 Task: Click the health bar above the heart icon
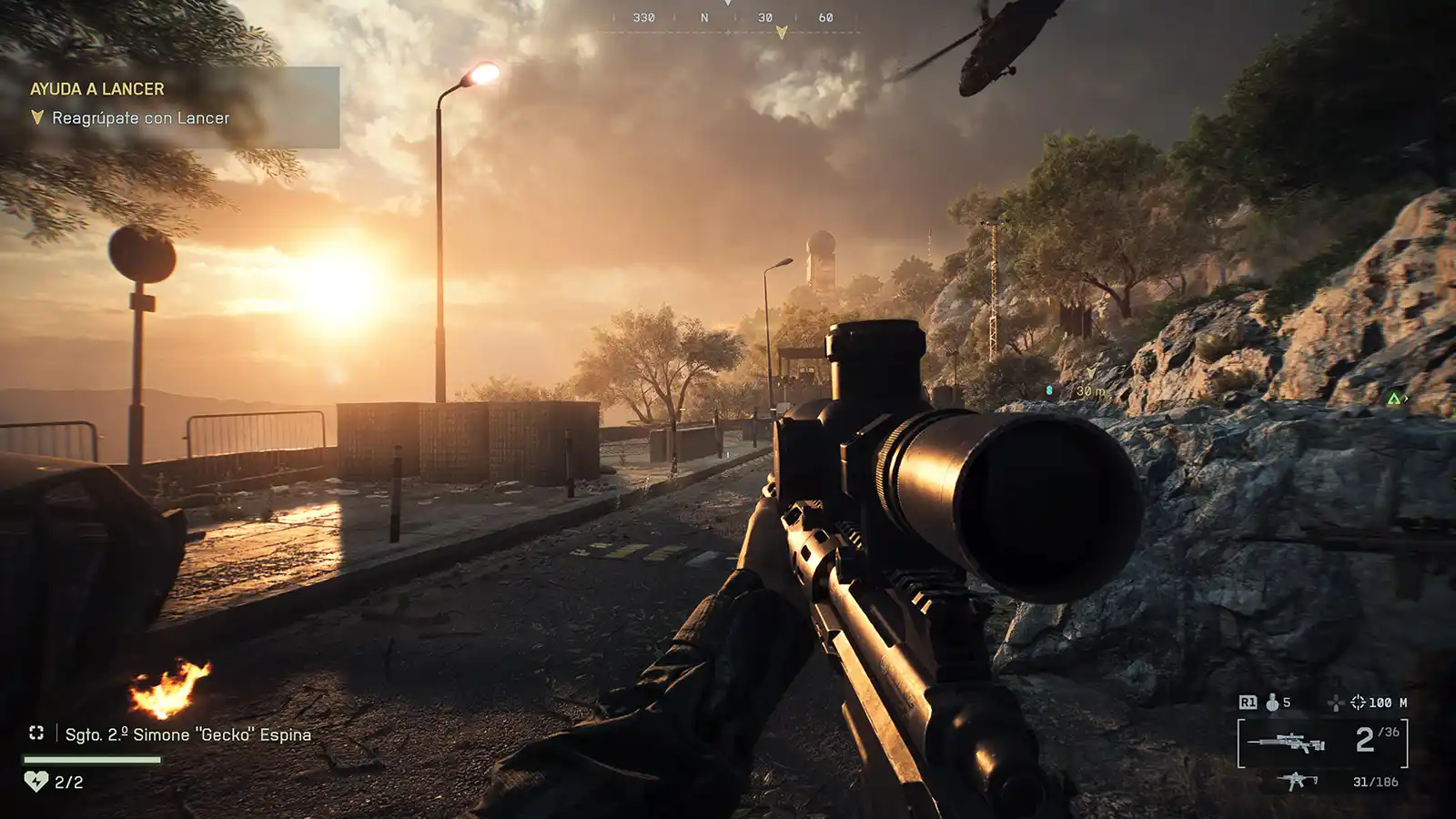tap(91, 759)
